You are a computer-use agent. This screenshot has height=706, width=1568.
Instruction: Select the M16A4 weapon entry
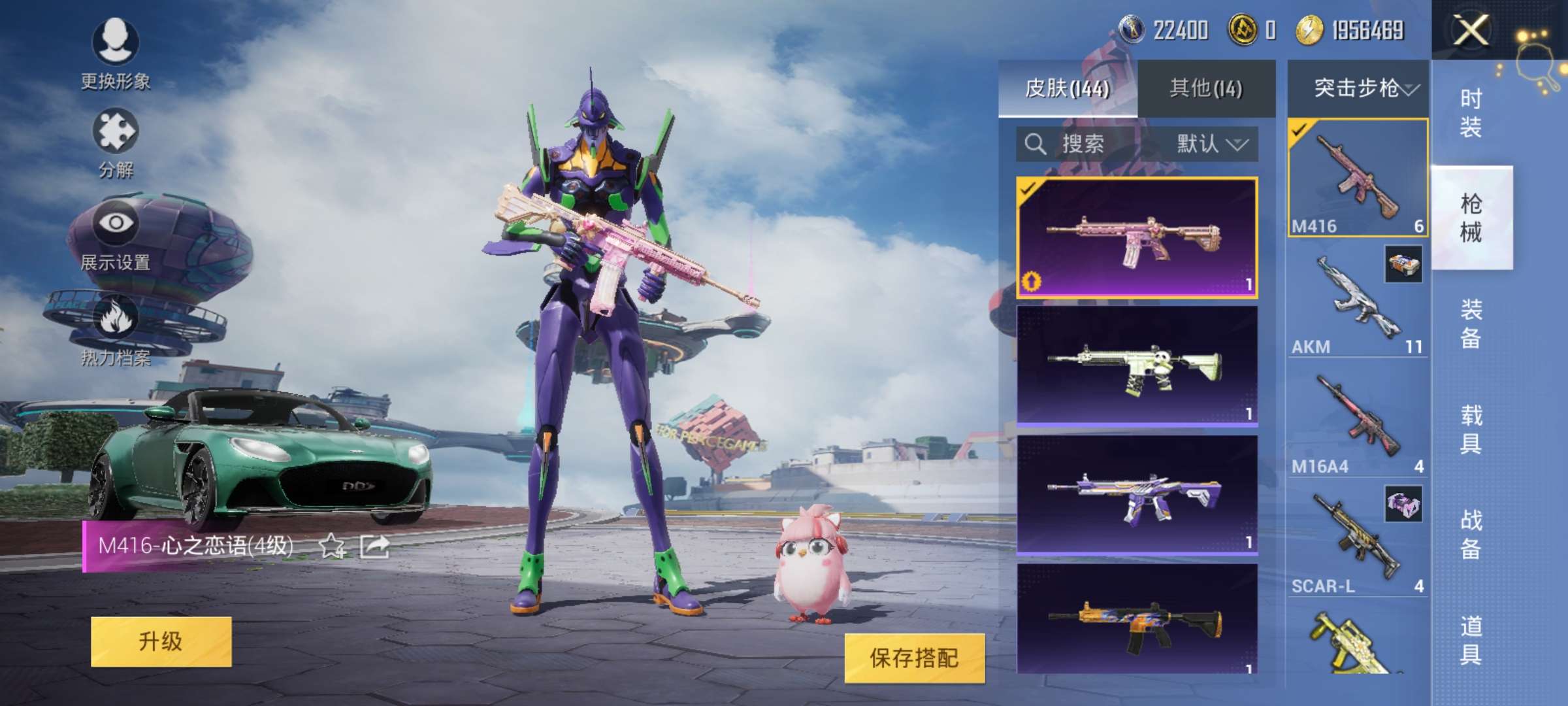click(1357, 422)
